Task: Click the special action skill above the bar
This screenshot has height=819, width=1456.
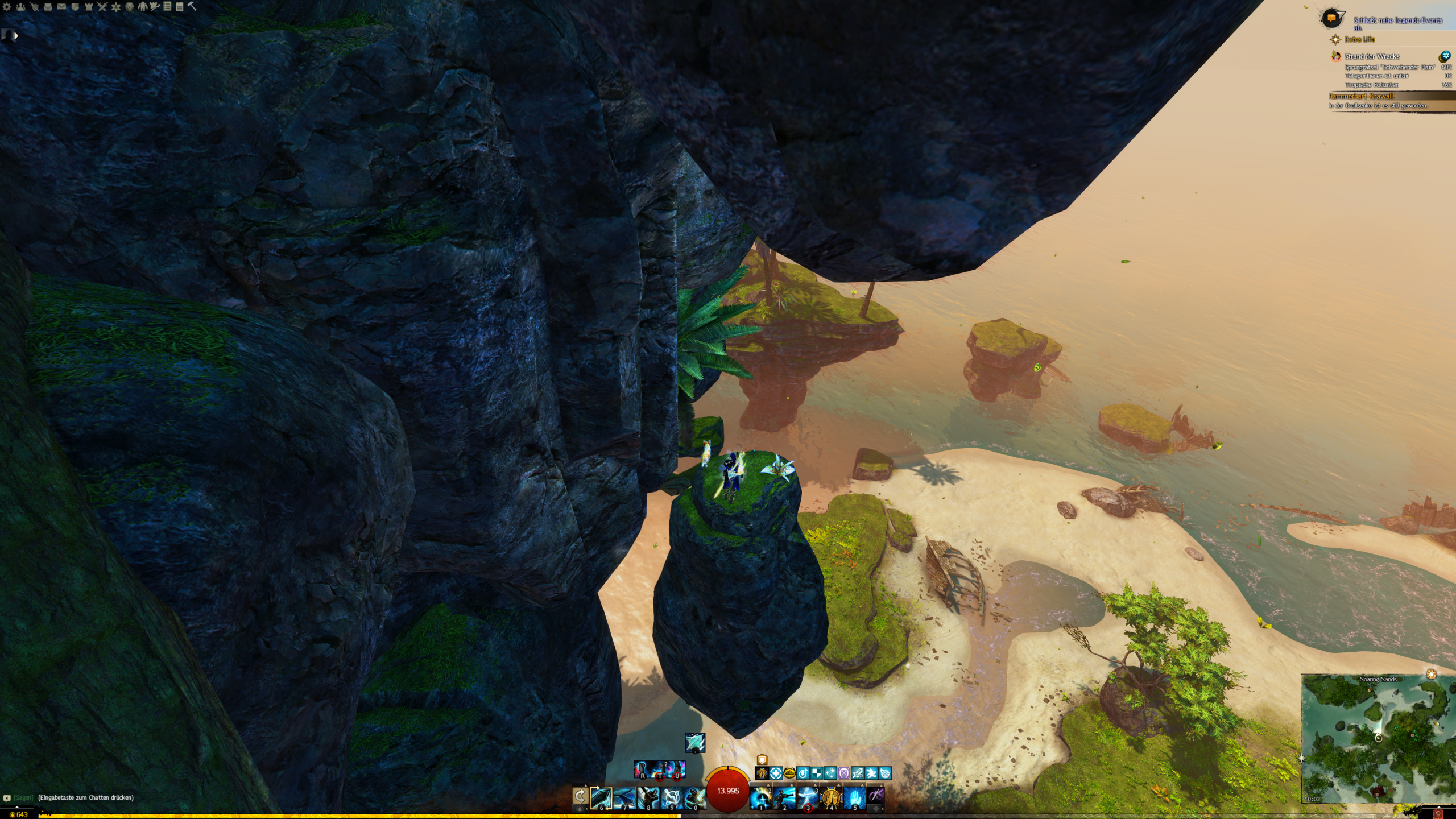Action: pos(695,742)
